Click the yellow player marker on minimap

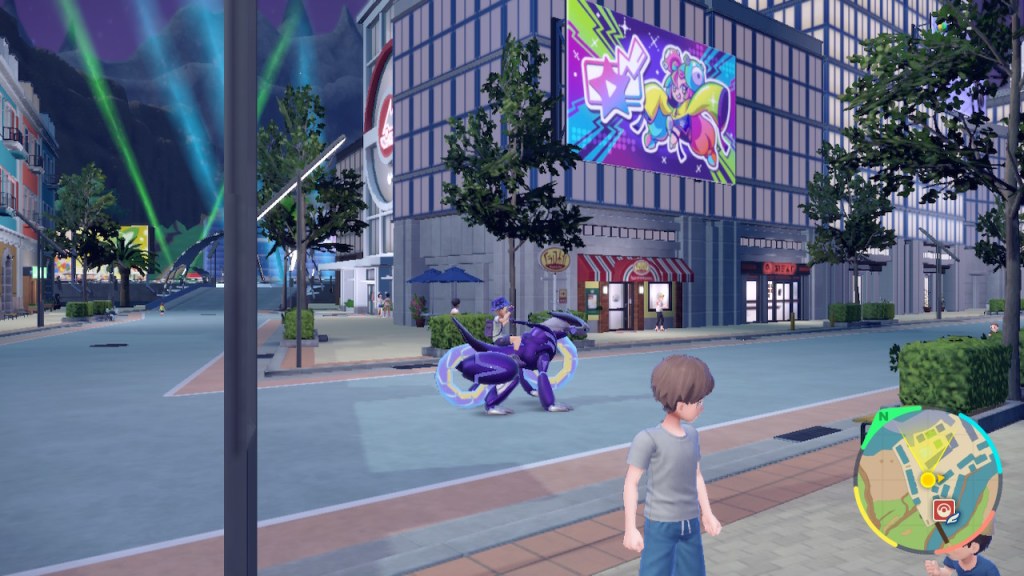click(x=928, y=480)
